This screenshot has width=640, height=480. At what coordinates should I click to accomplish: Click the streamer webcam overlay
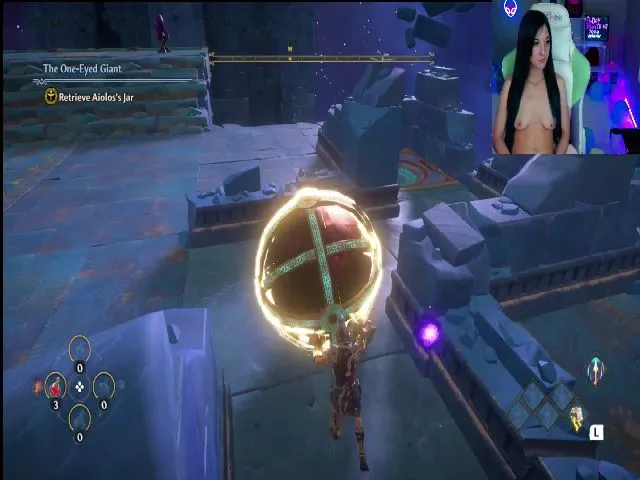[x=565, y=77]
